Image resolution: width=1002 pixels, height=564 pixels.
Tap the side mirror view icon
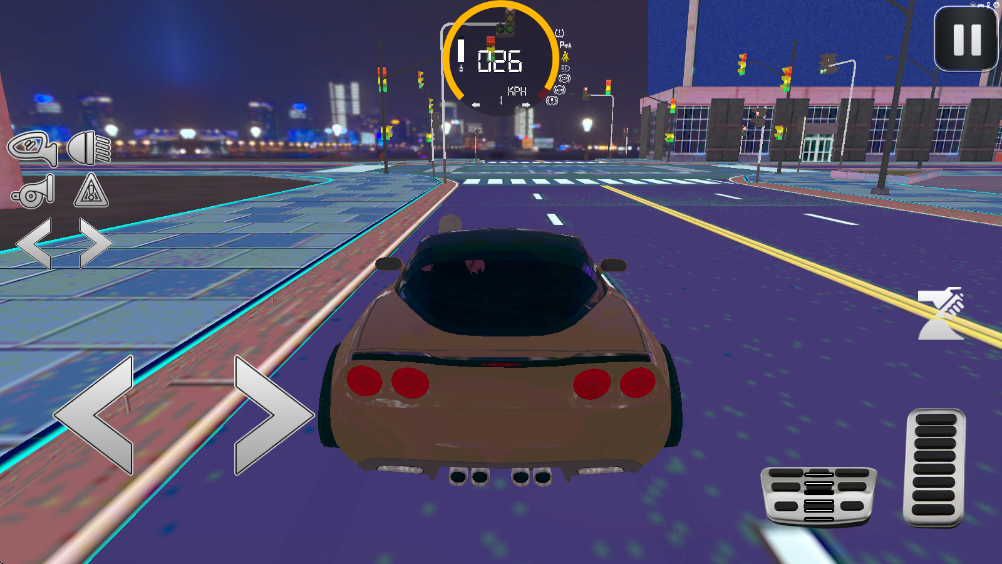click(x=33, y=148)
